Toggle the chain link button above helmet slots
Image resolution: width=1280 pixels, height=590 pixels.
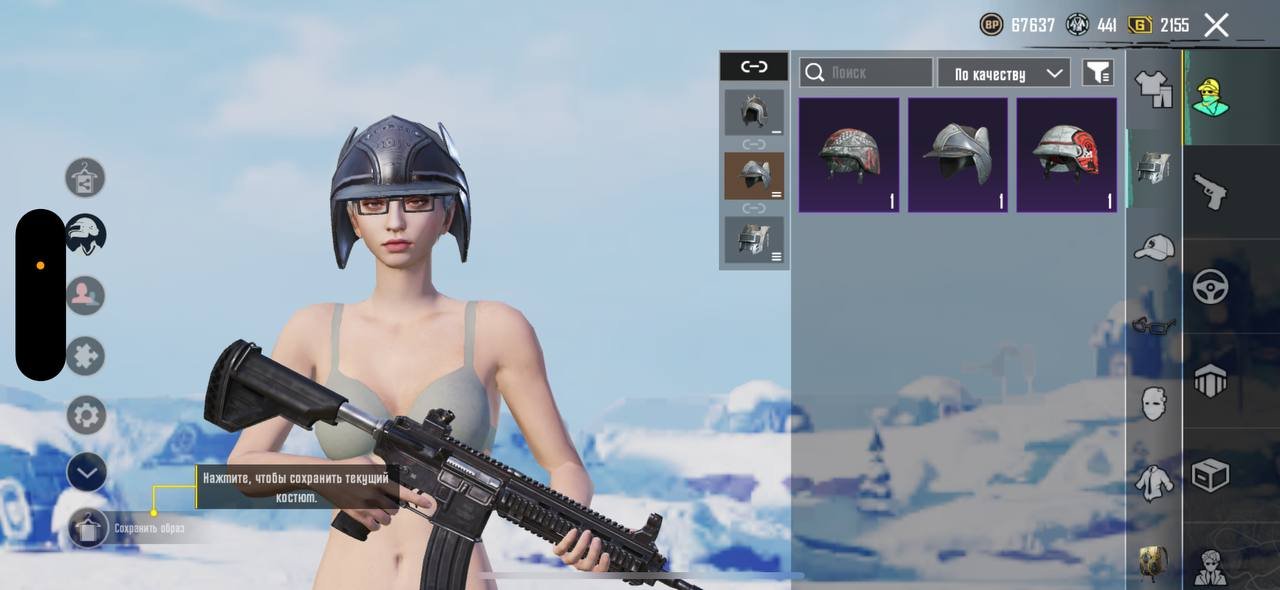tap(754, 67)
